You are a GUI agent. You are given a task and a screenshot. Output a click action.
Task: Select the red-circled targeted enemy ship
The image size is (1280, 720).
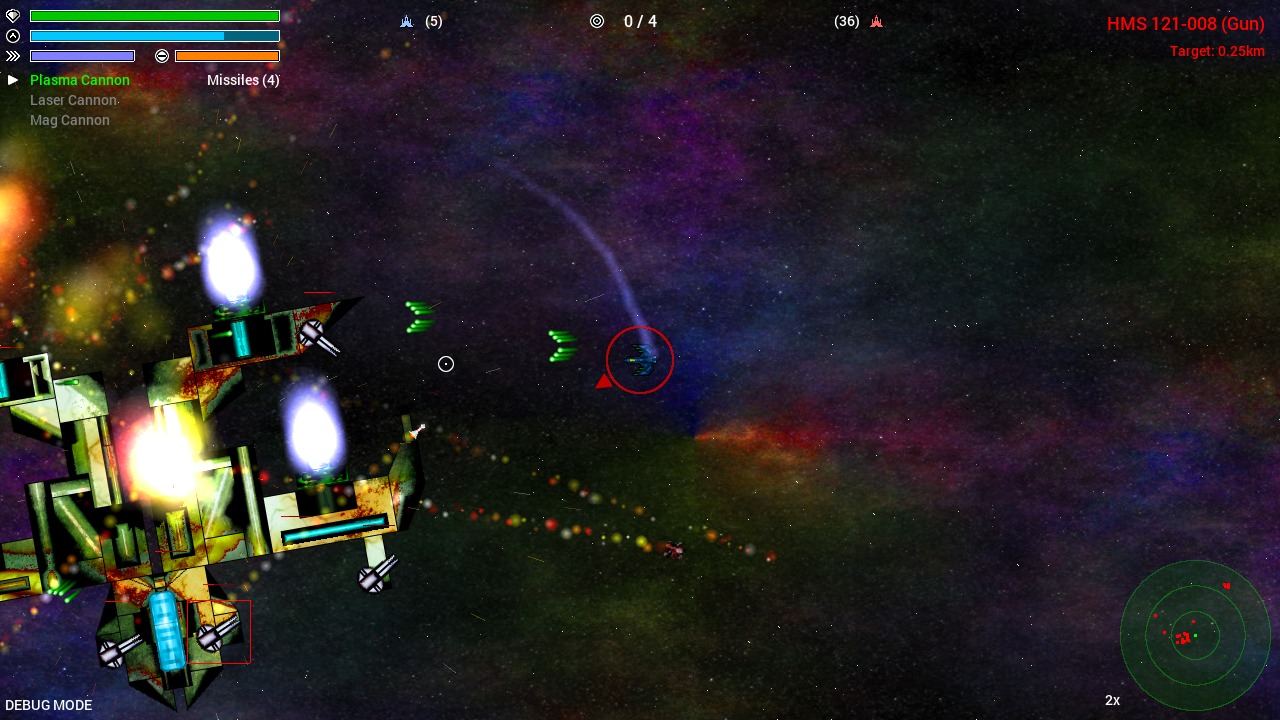(640, 360)
